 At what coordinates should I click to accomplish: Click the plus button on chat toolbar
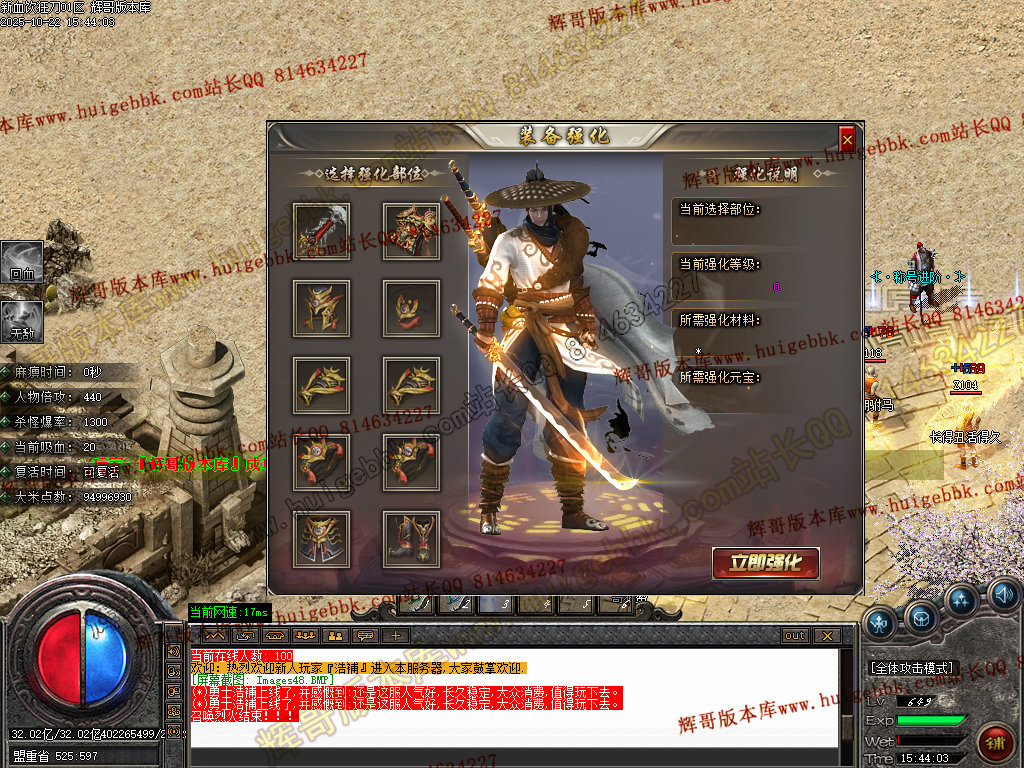pyautogui.click(x=396, y=635)
